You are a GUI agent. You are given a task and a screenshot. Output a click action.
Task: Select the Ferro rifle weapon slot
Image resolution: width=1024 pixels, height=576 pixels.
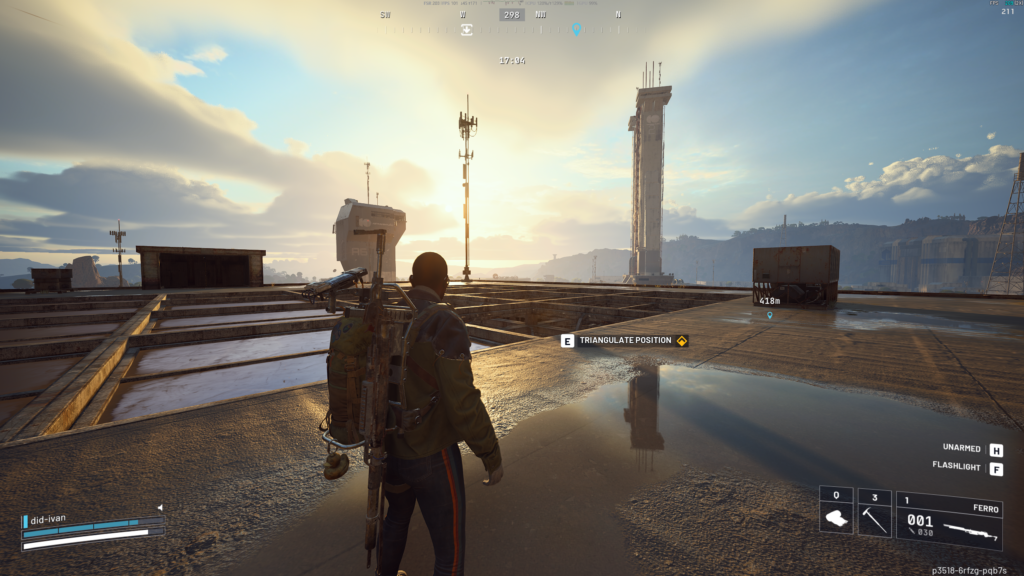pyautogui.click(x=949, y=520)
